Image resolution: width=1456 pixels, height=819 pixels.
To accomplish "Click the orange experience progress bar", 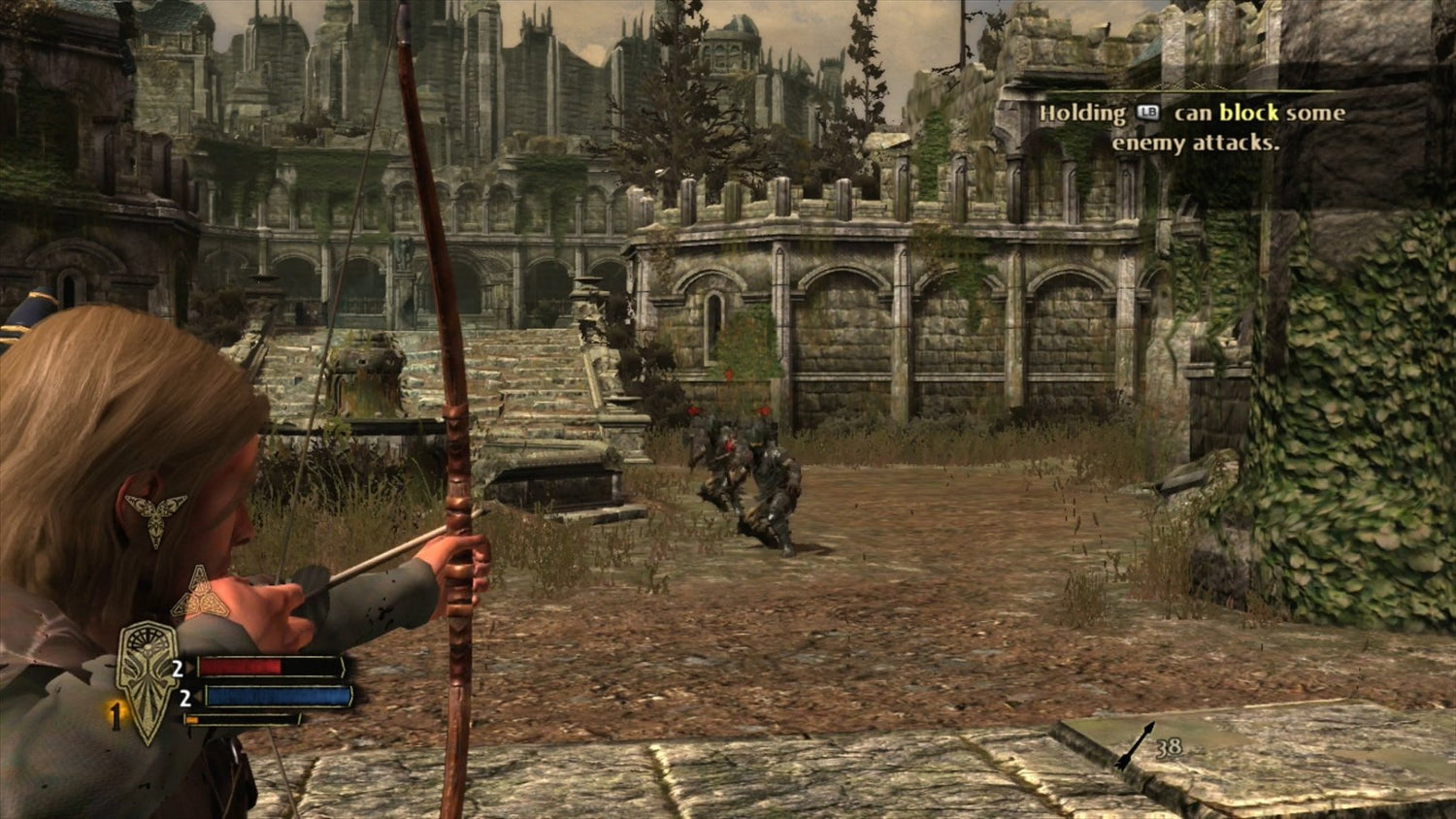I will [191, 719].
